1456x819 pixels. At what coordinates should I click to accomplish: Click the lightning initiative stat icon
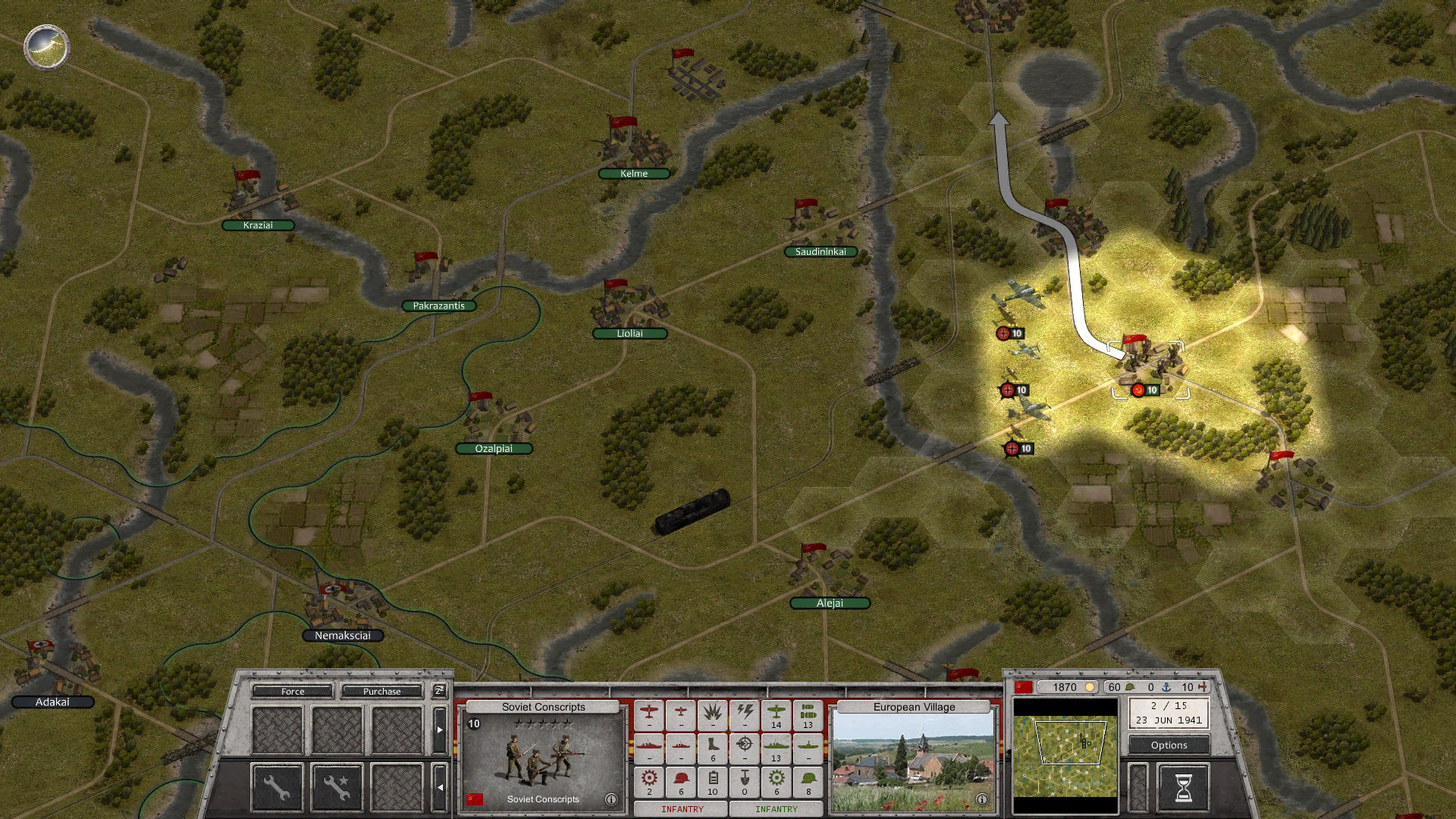click(745, 714)
